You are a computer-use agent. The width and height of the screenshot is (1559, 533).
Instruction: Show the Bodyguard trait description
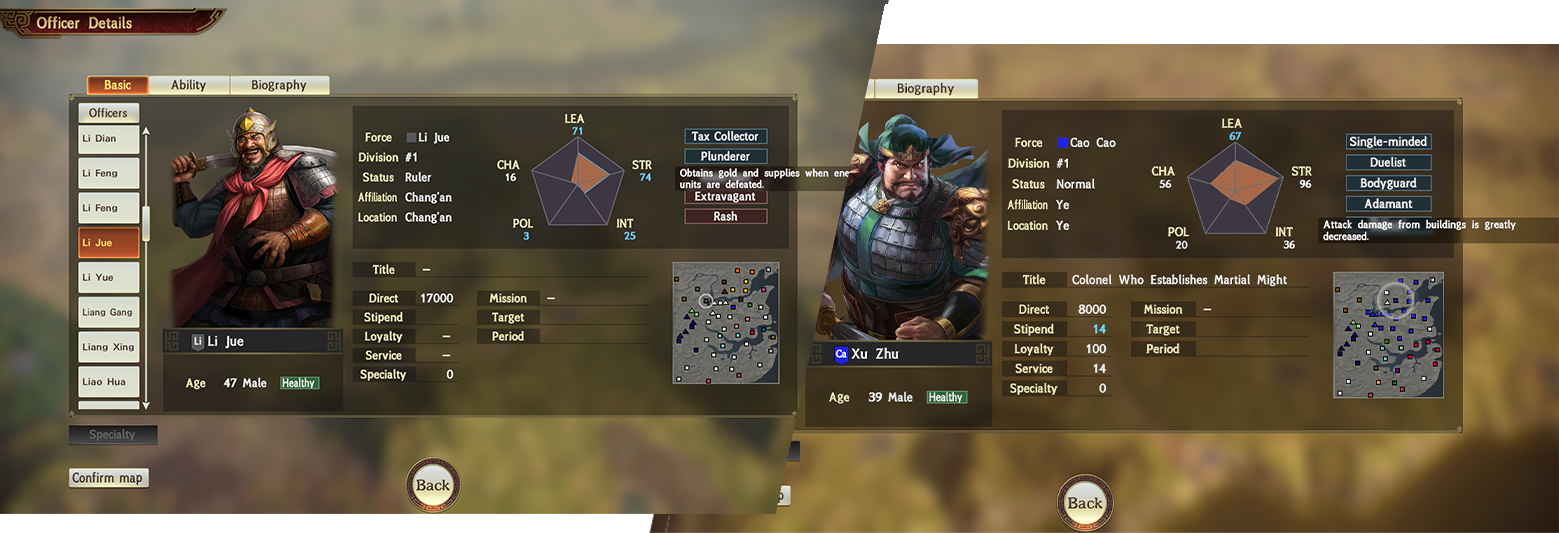(1388, 183)
